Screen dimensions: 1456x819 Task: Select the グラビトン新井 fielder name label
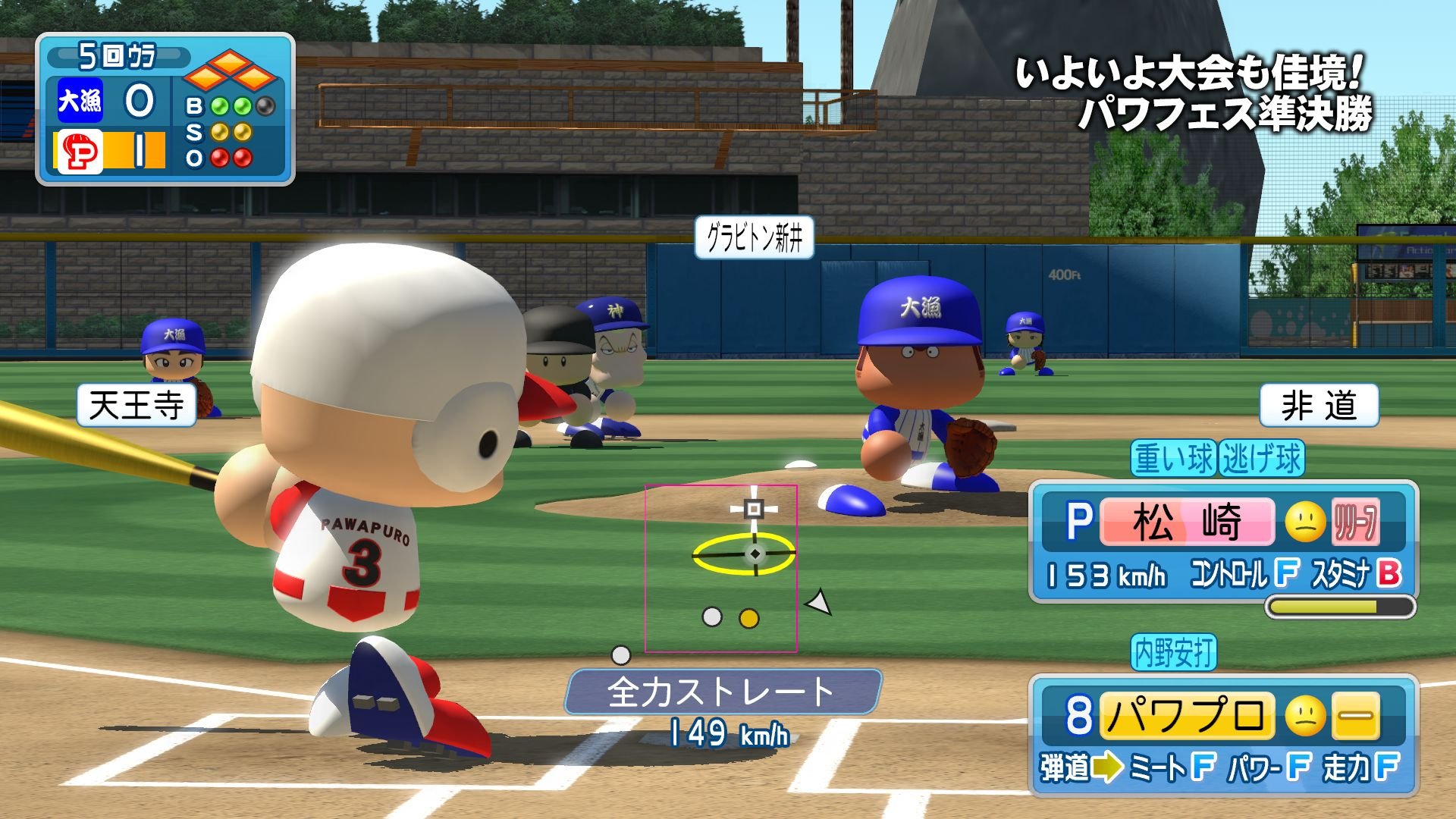[754, 238]
